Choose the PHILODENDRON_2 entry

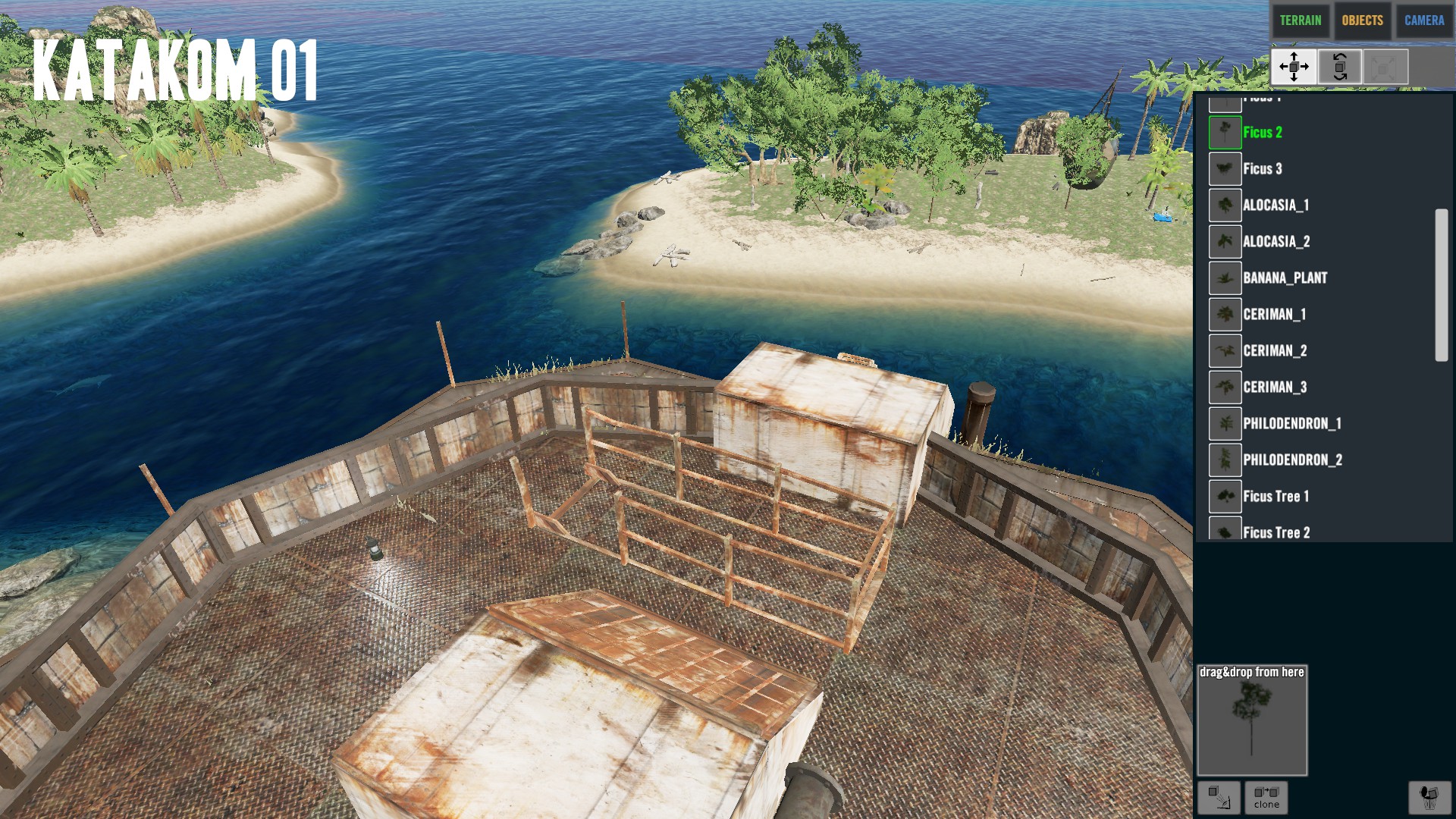(1291, 460)
